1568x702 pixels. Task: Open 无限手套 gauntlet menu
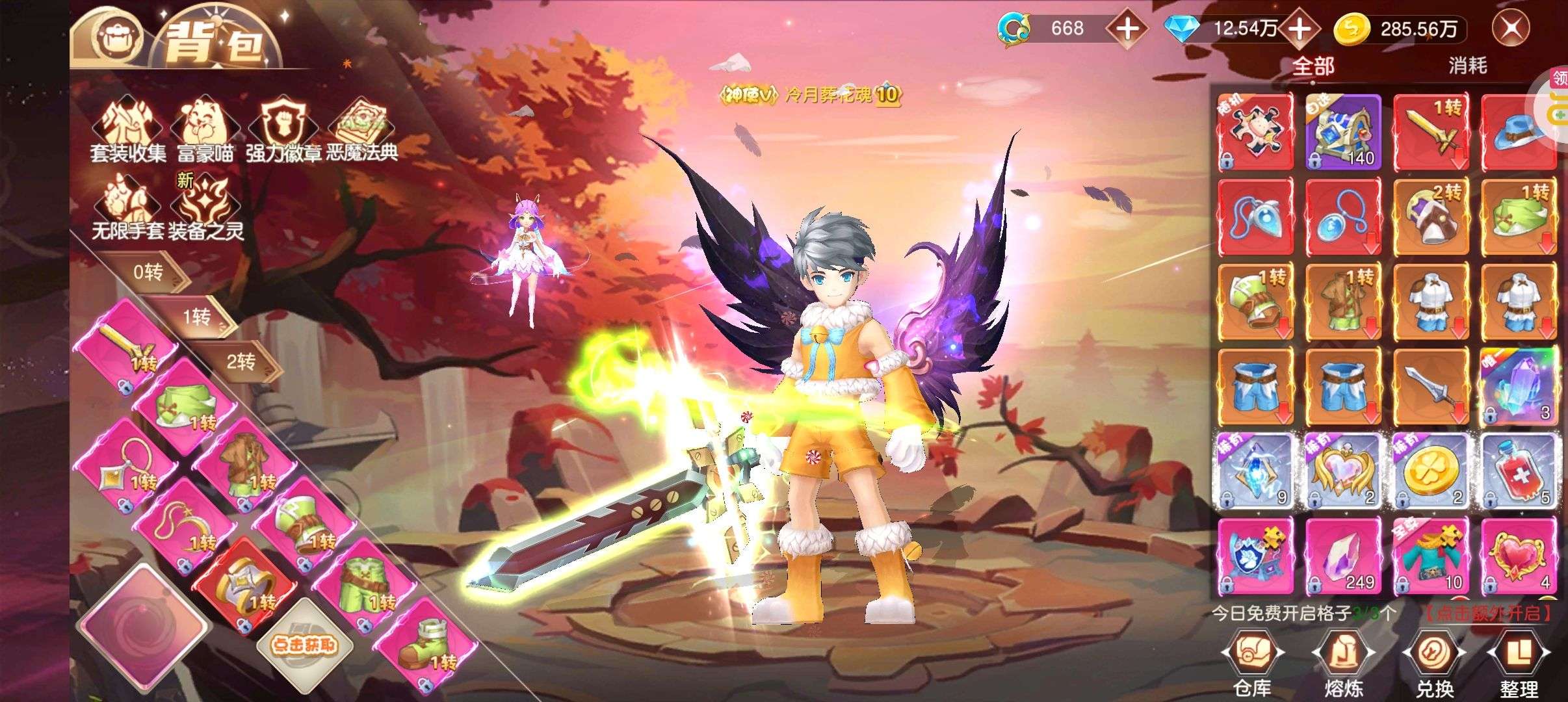[127, 208]
